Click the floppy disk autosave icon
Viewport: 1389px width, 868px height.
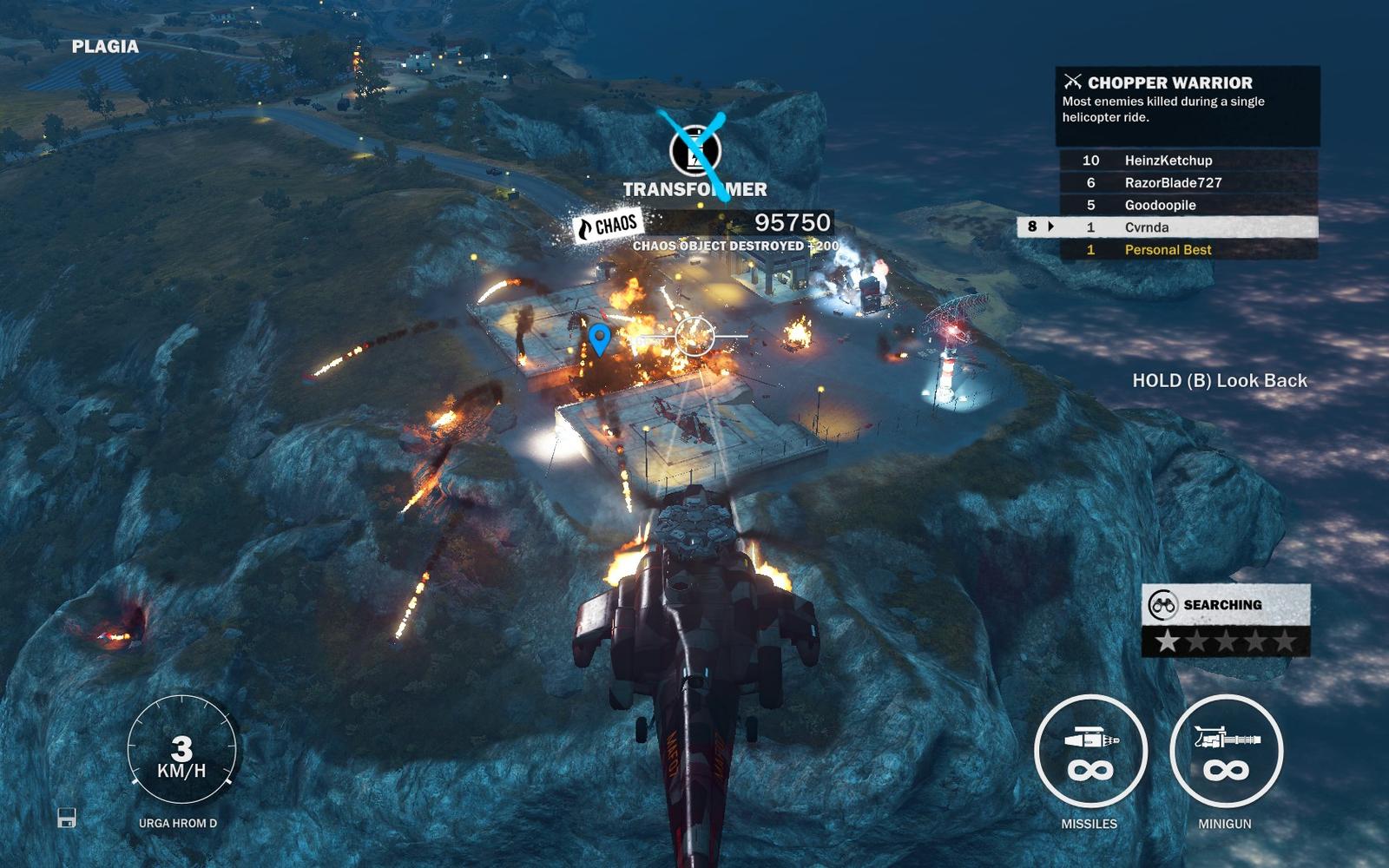pos(67,818)
